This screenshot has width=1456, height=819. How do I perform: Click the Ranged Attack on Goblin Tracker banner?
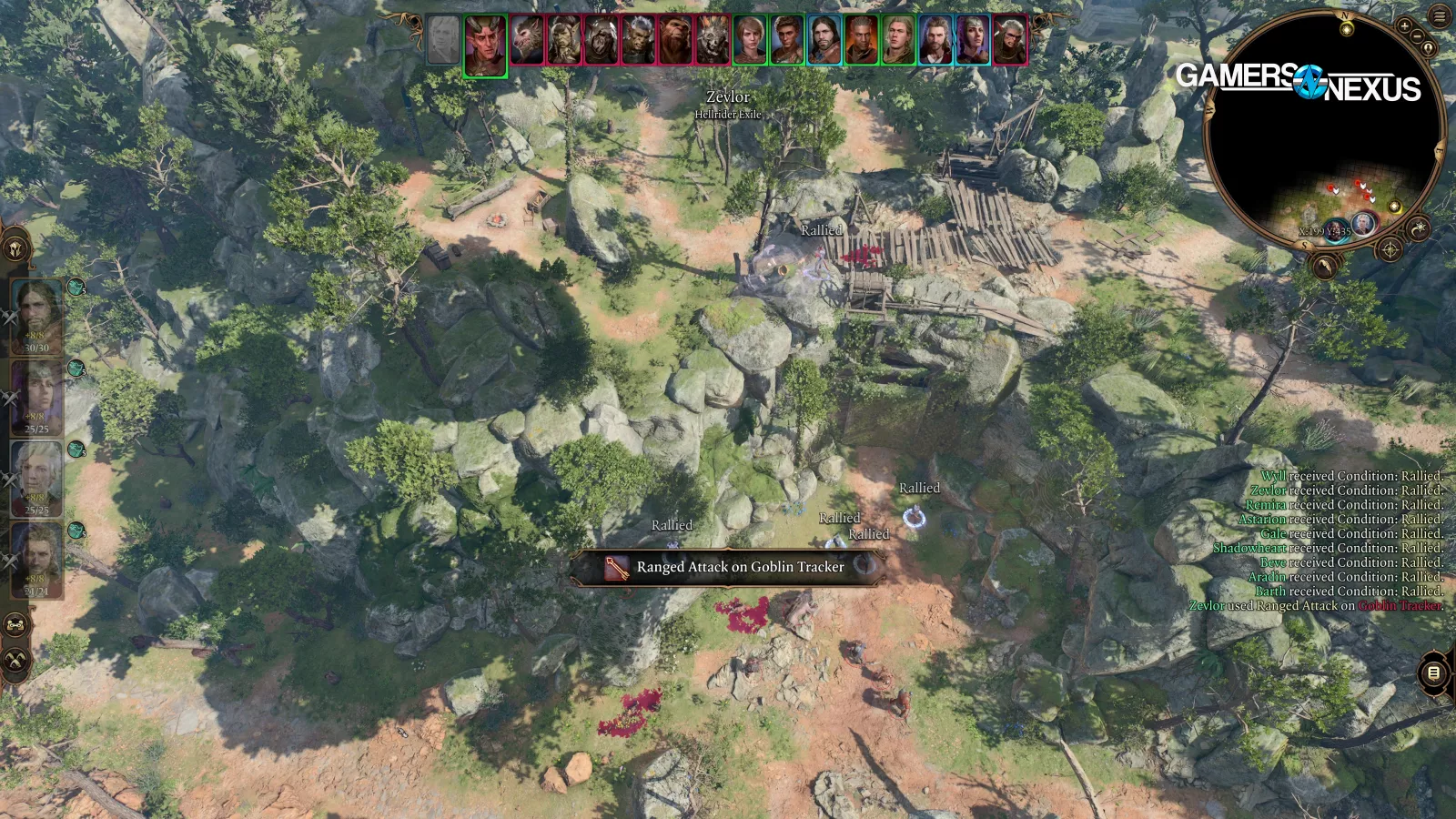click(728, 567)
